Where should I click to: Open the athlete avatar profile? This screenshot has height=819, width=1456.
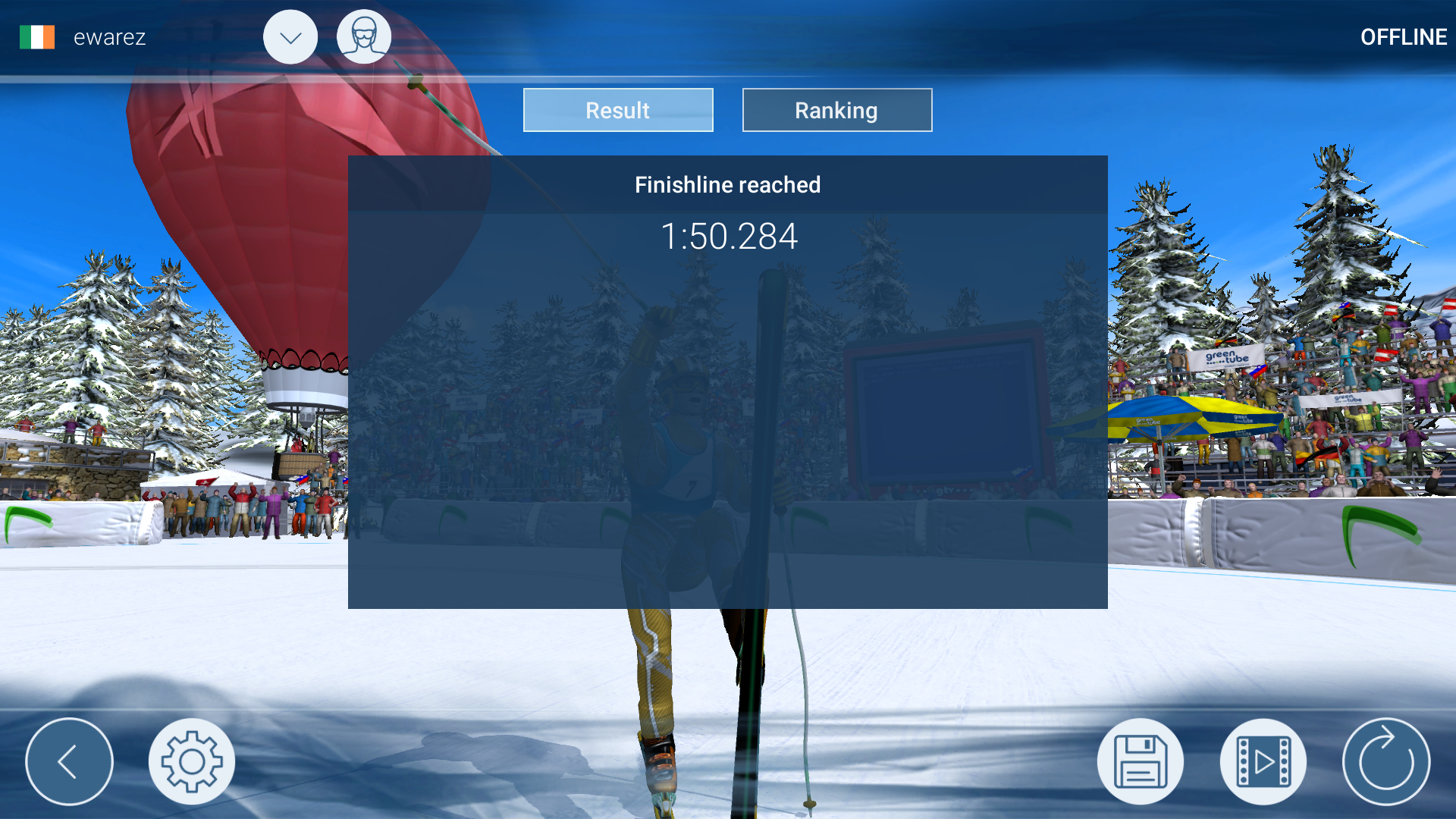pyautogui.click(x=364, y=36)
